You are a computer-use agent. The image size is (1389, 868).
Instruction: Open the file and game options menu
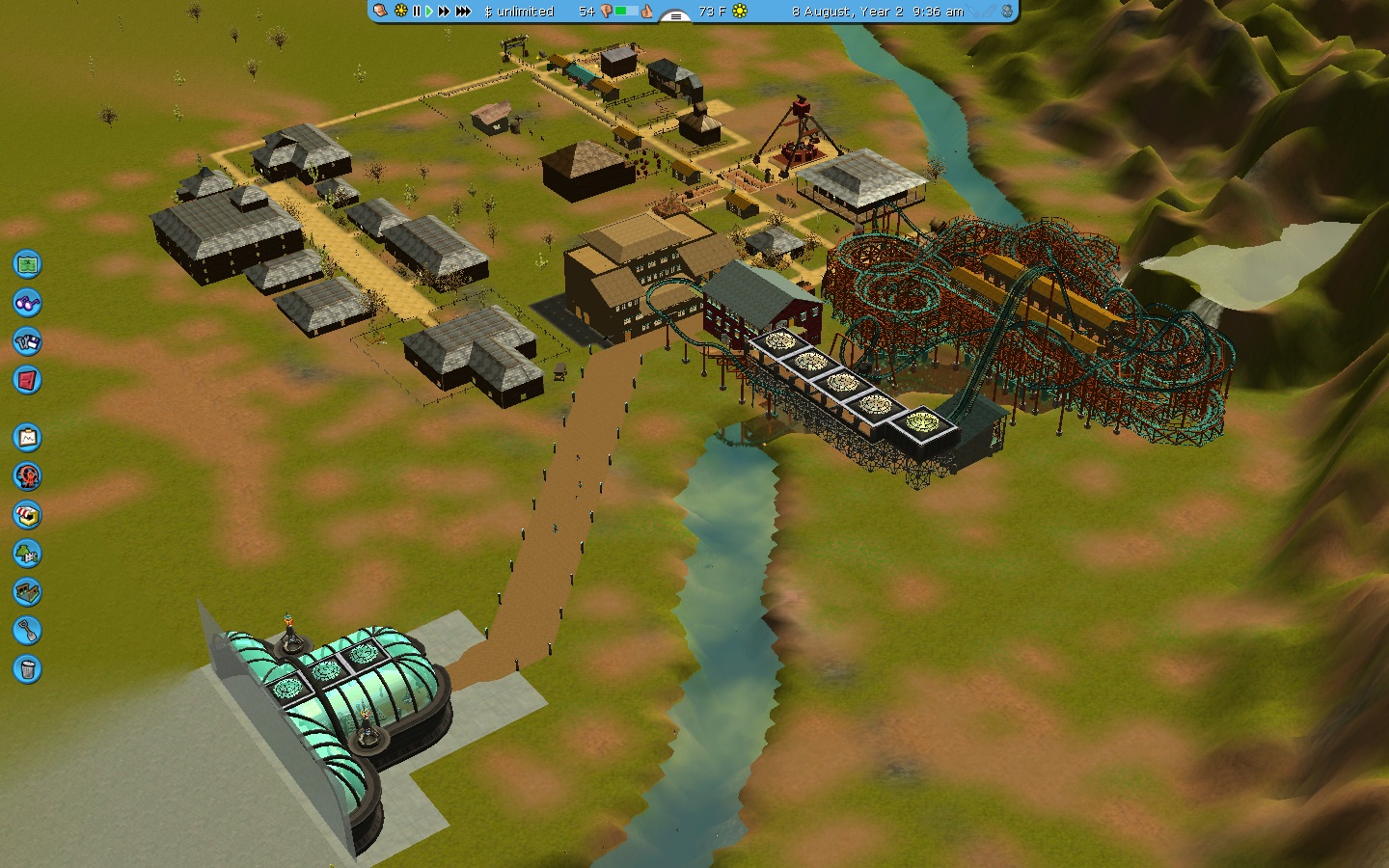point(27,341)
